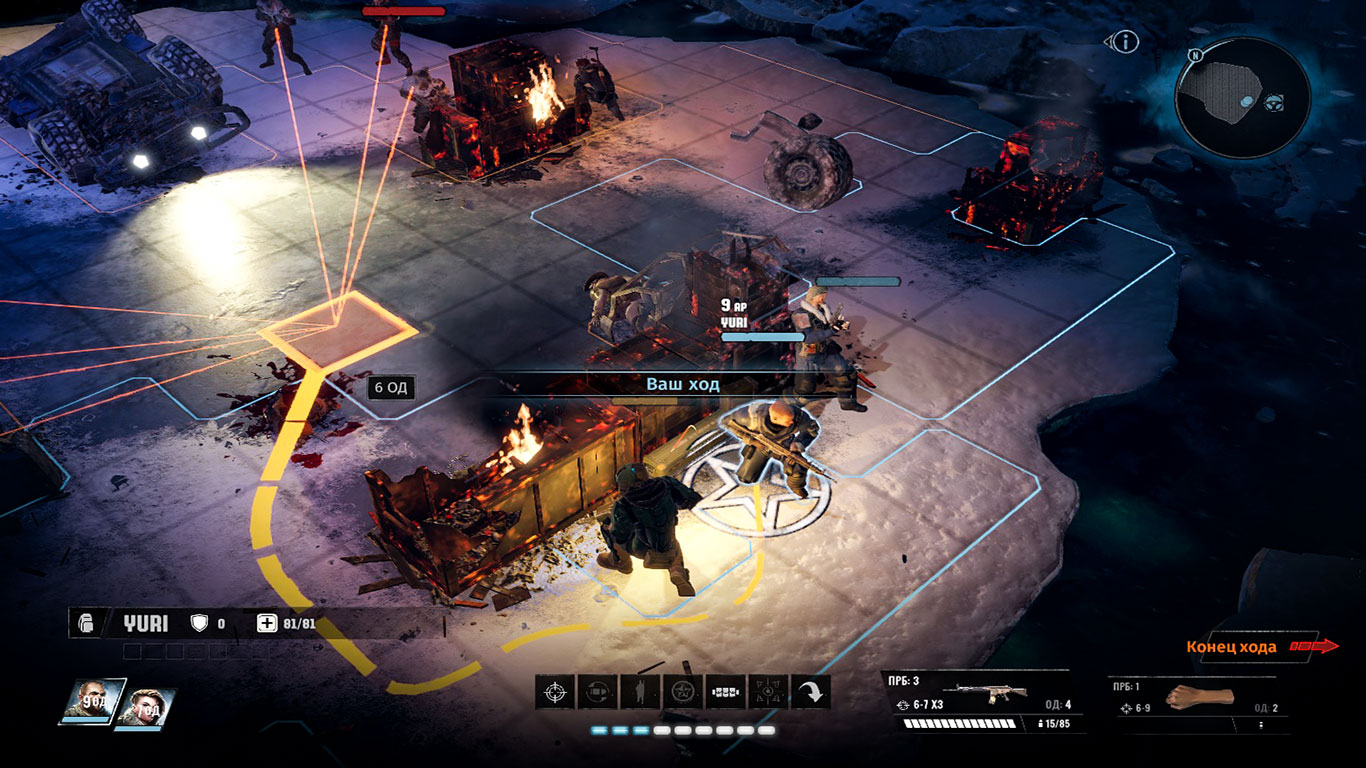1366x768 pixels.
Task: Activate the ambush overwatch icon
Action: (768, 691)
